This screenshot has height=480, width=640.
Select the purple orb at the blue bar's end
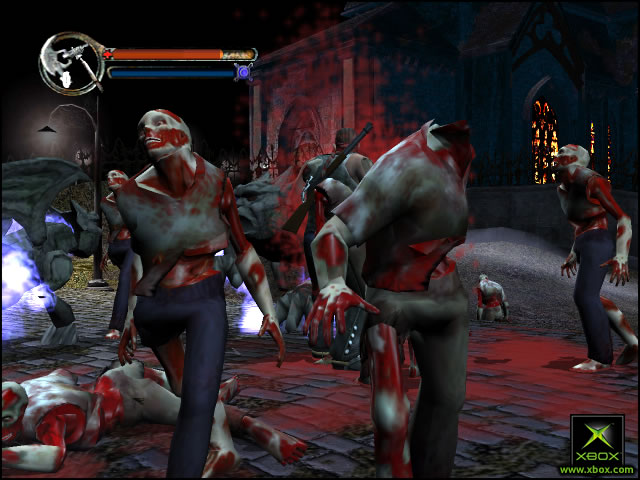[x=242, y=71]
